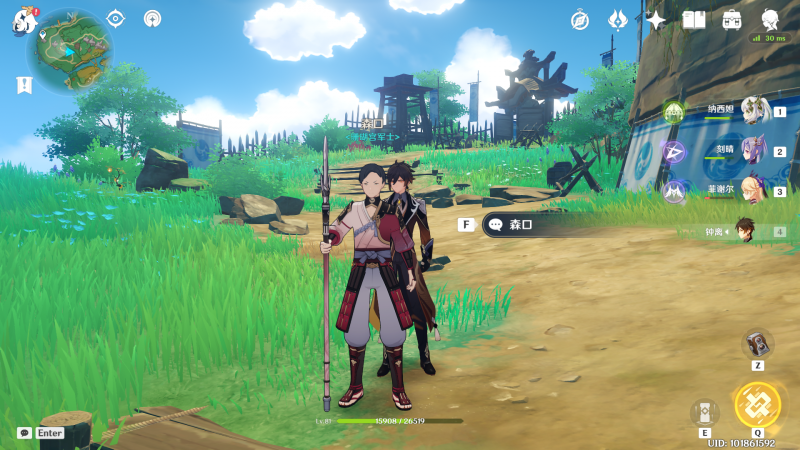This screenshot has width=800, height=450.
Task: Open the circular minimap
Action: pyautogui.click(x=68, y=52)
